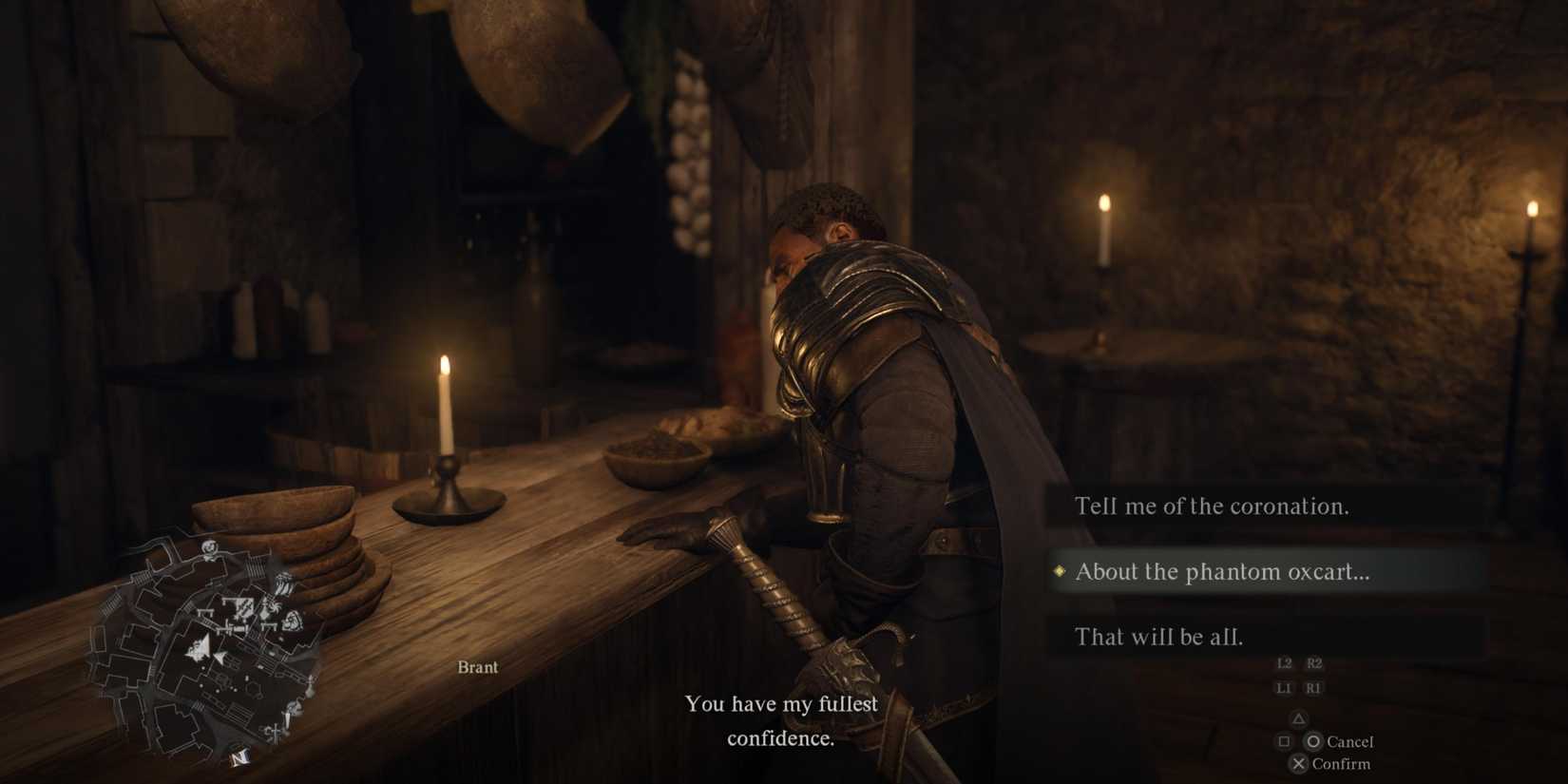Click the L1 shoulder button prompt
The width and height of the screenshot is (1568, 784).
click(x=1285, y=688)
